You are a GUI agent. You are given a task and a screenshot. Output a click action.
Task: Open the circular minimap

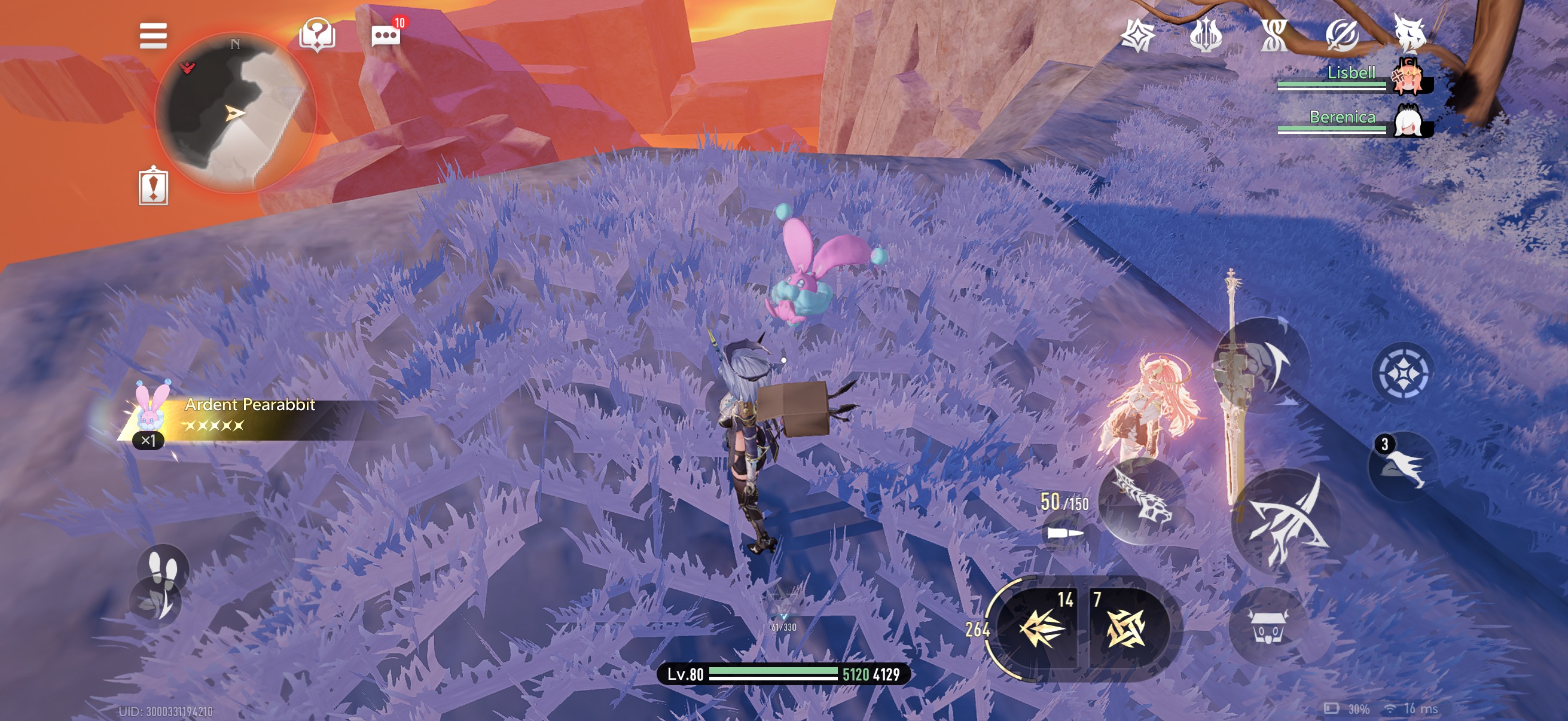click(x=236, y=112)
